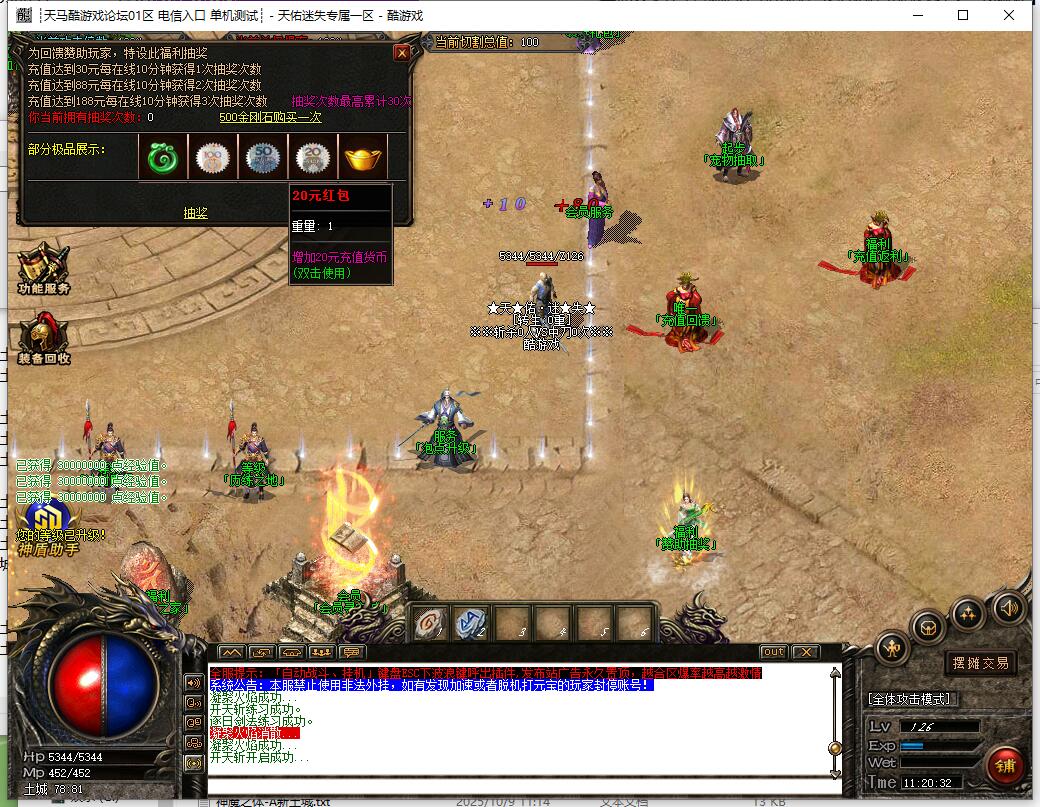The height and width of the screenshot is (807, 1040).
Task: Buy a draw with 500金刚石
Action: pos(270,117)
